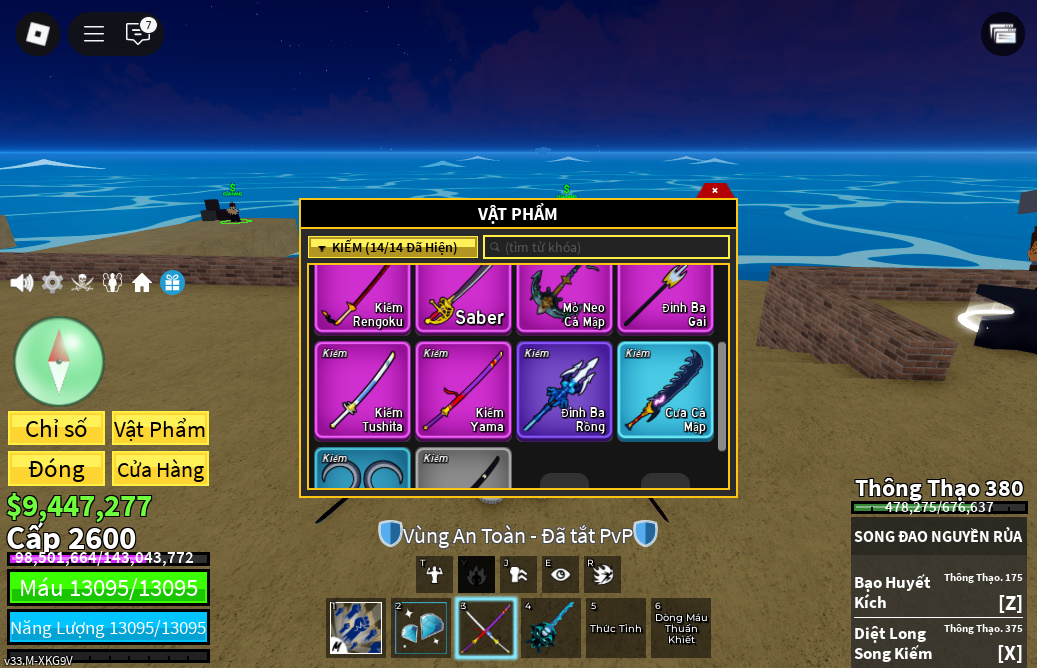
Task: Open the Cửa Hàng shop
Action: [160, 469]
